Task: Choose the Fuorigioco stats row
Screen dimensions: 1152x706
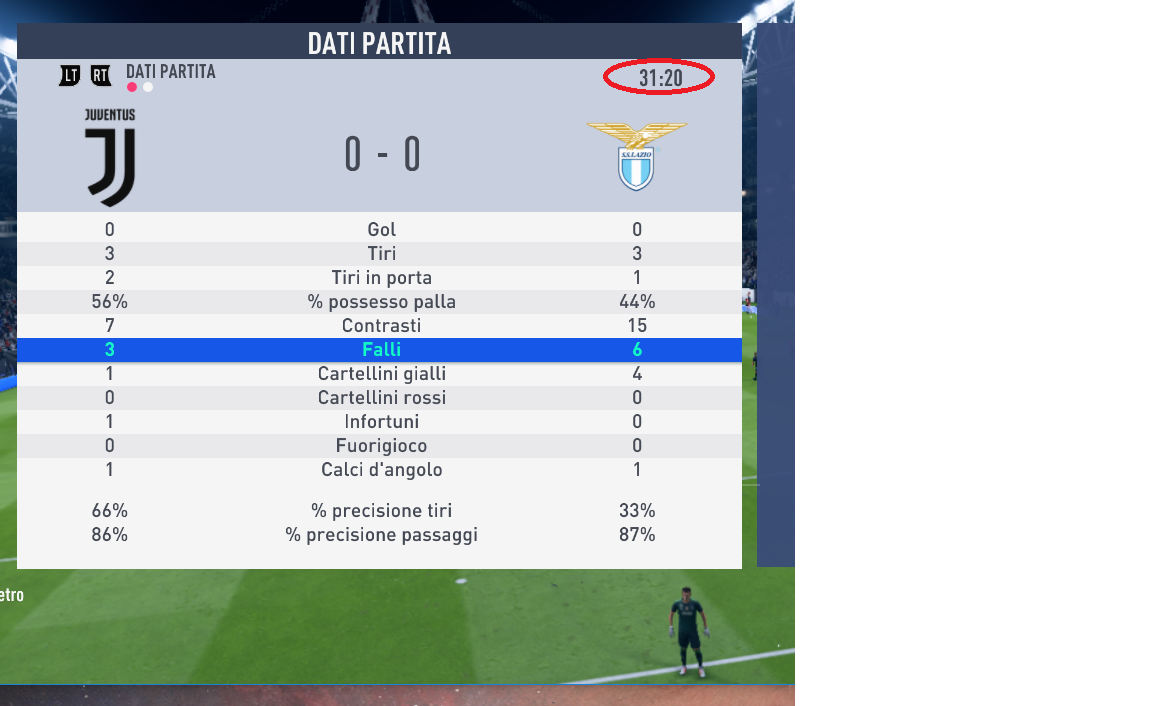Action: pyautogui.click(x=381, y=446)
